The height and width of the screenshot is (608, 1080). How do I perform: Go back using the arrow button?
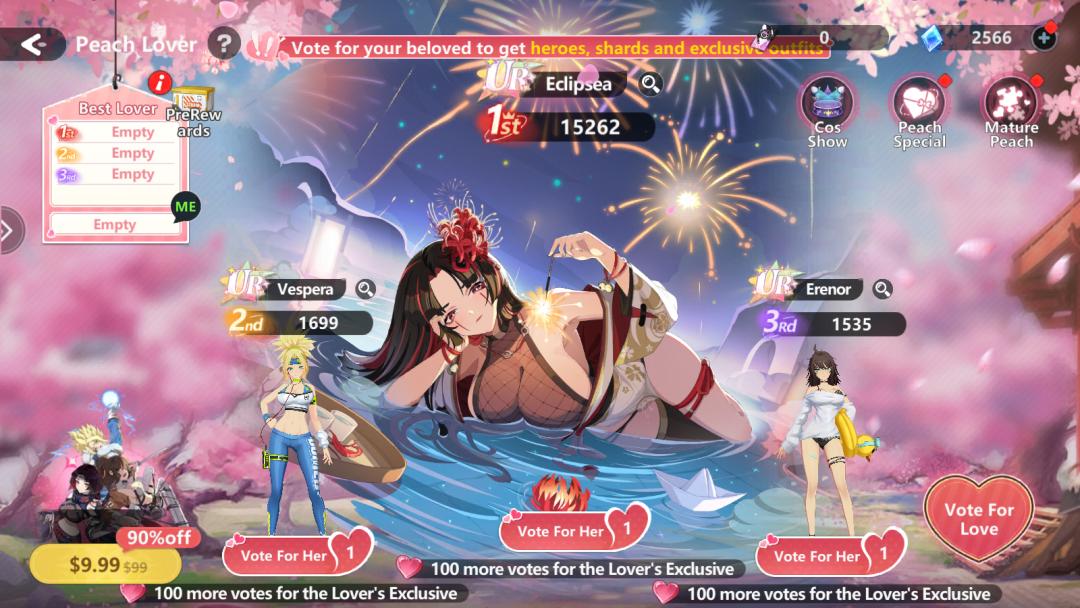[34, 44]
